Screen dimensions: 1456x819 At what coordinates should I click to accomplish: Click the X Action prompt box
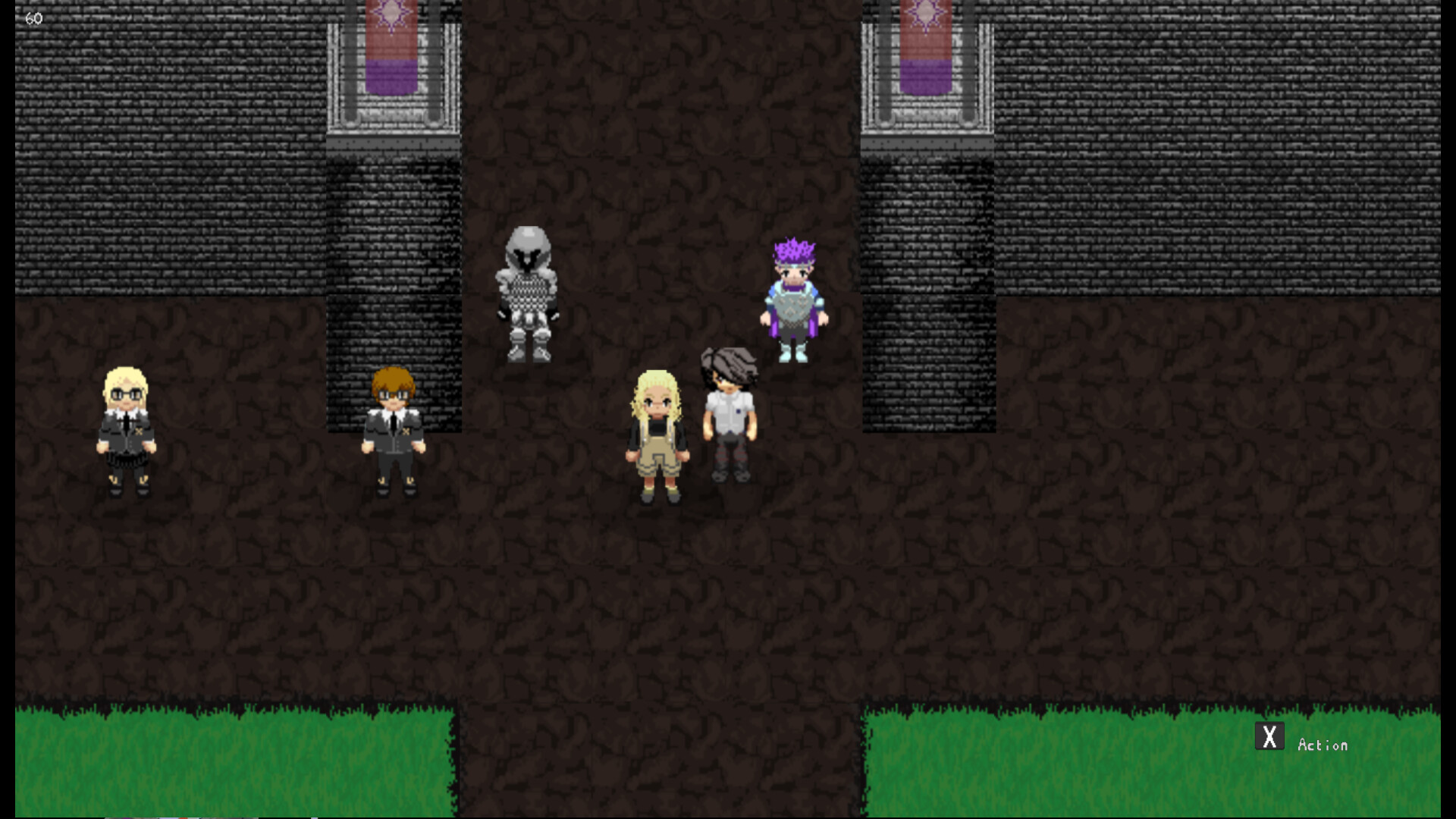(x=1269, y=736)
